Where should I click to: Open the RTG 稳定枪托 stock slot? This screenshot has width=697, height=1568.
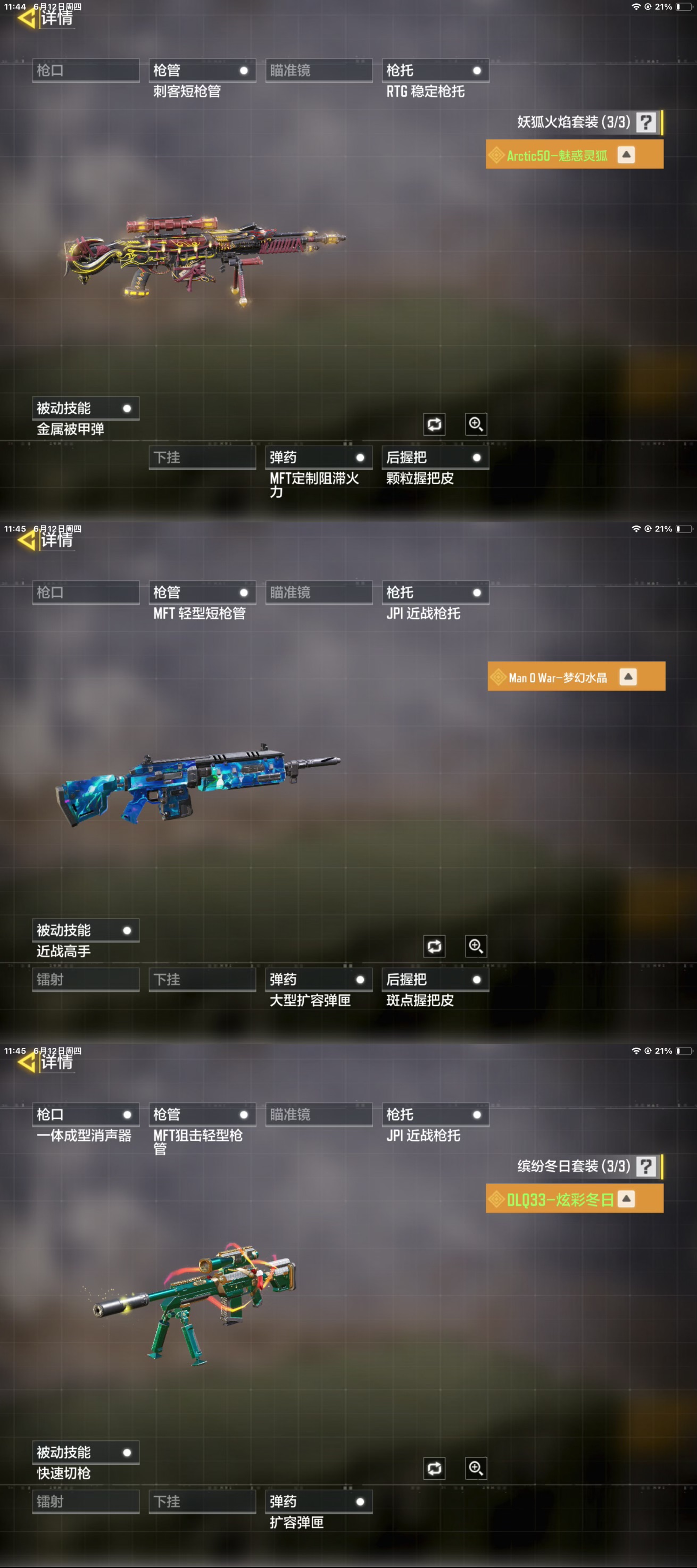click(435, 71)
